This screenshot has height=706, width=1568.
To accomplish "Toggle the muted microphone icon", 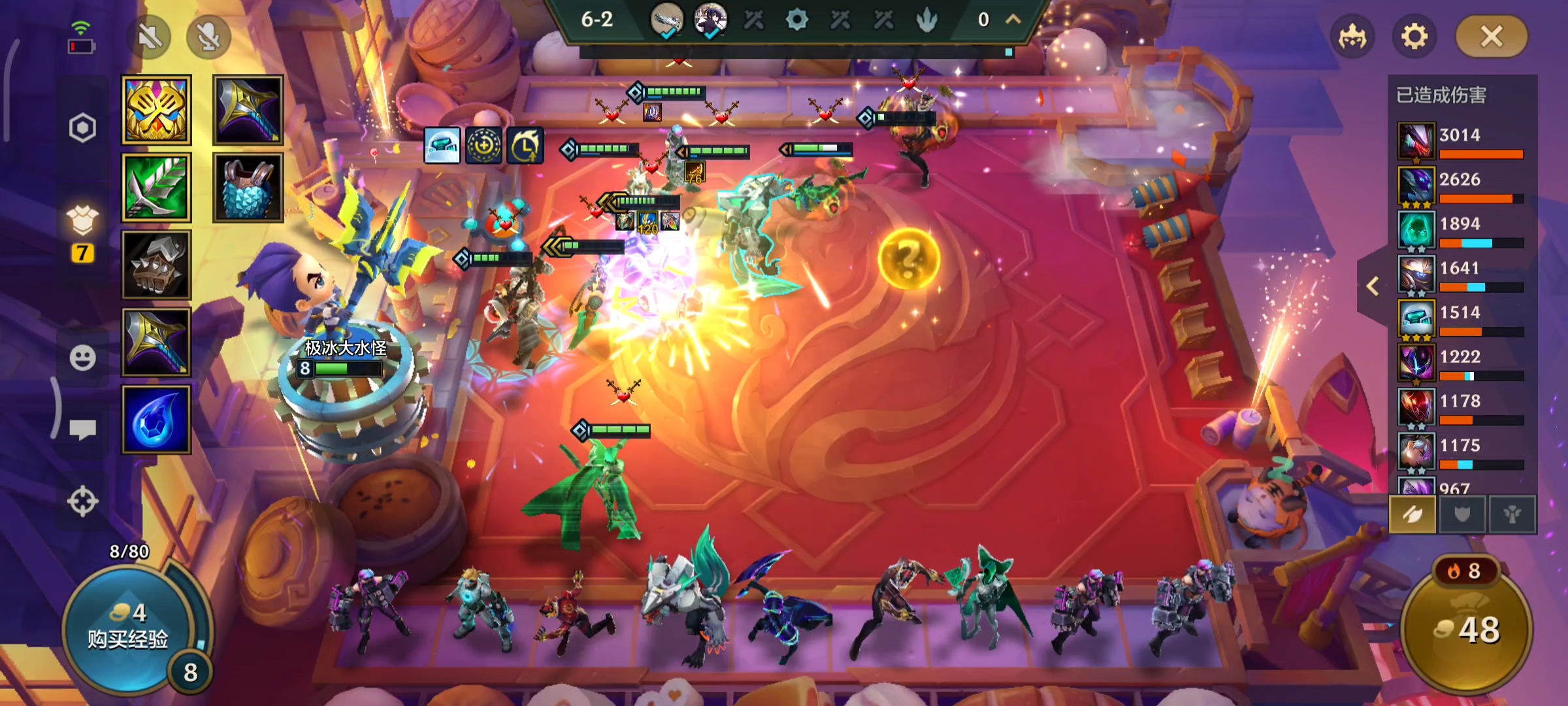I will 208,37.
